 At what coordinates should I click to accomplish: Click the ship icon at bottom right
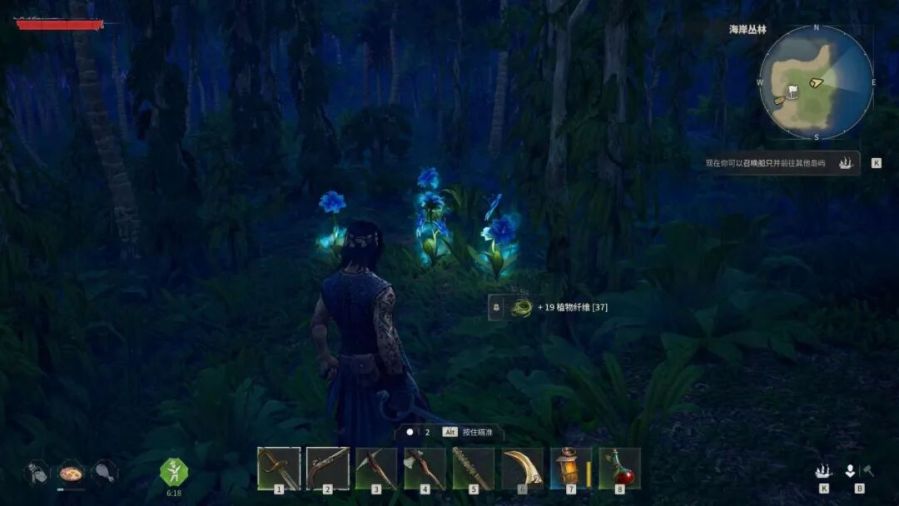824,471
